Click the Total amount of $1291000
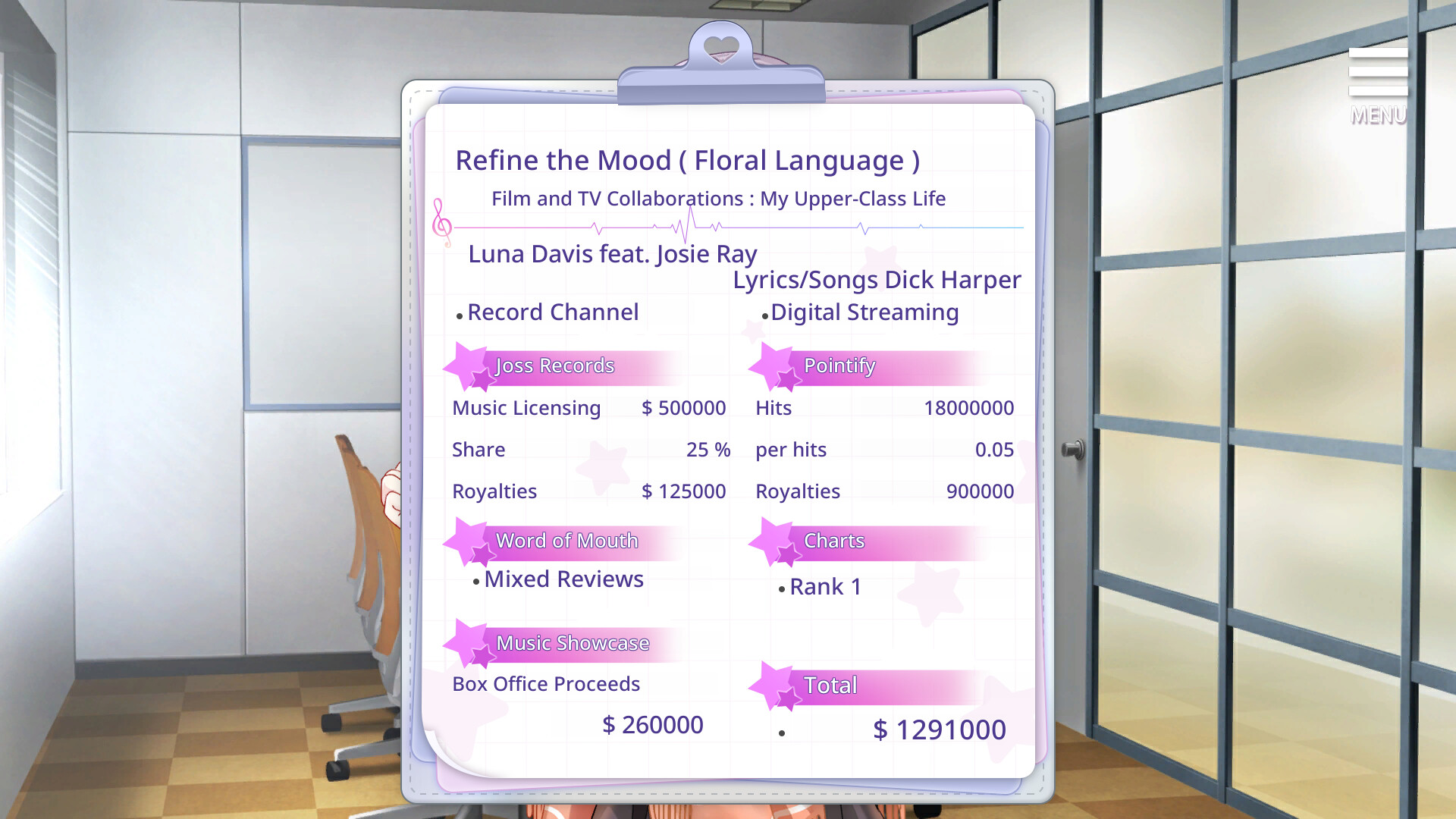Viewport: 1456px width, 819px height. click(939, 729)
